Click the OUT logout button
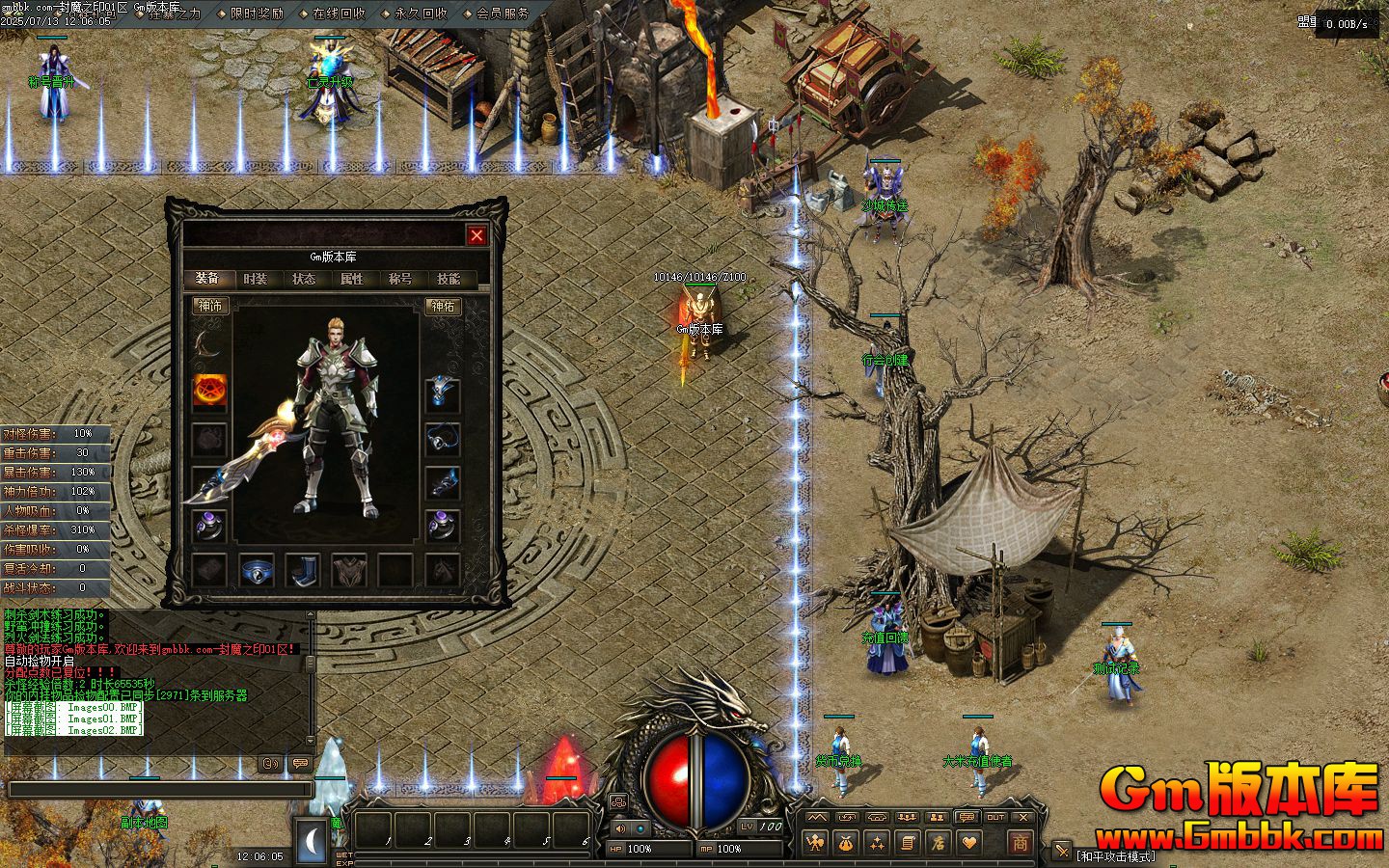The image size is (1389, 868). coord(995,817)
